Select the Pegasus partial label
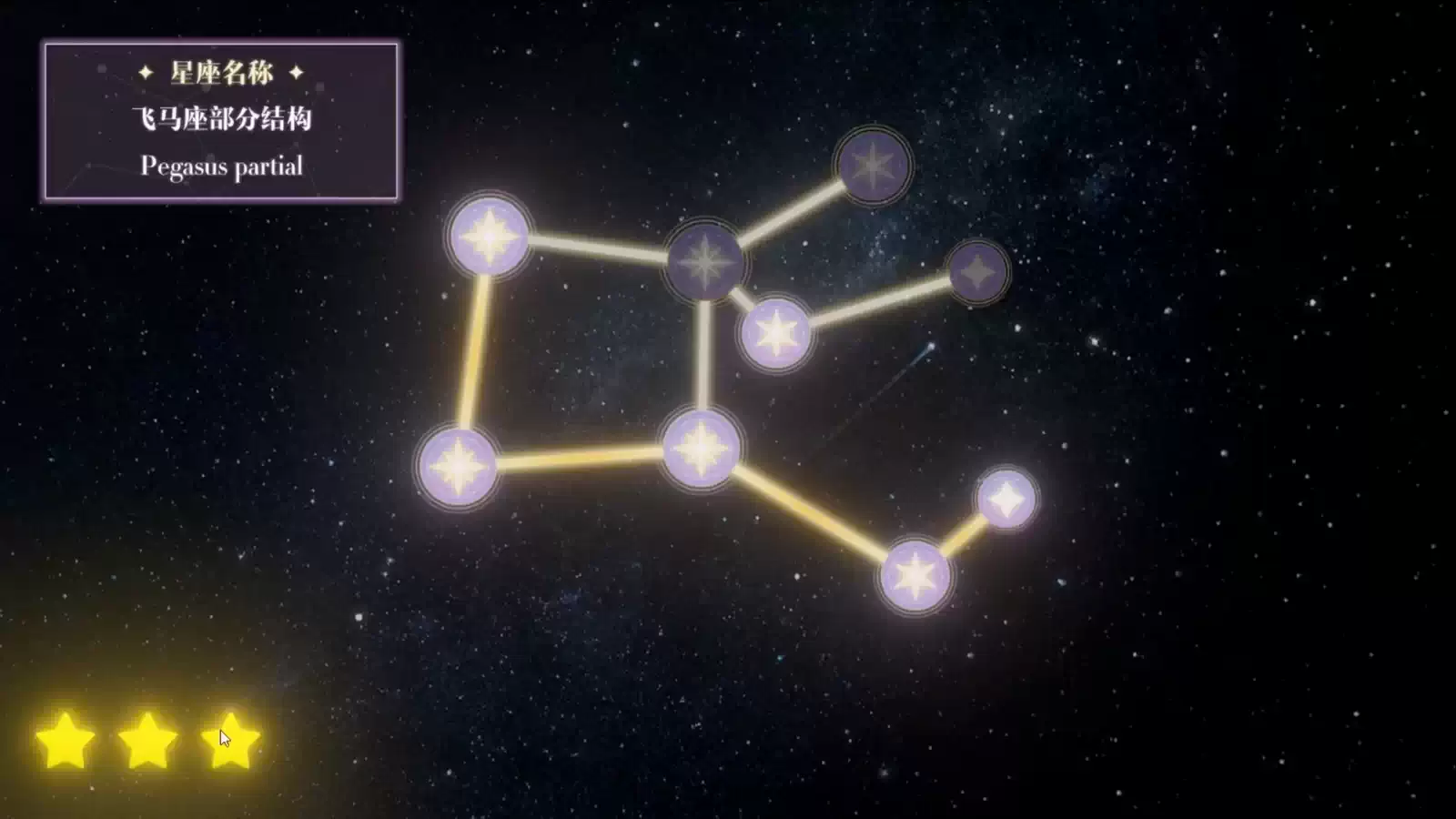 pos(221,167)
